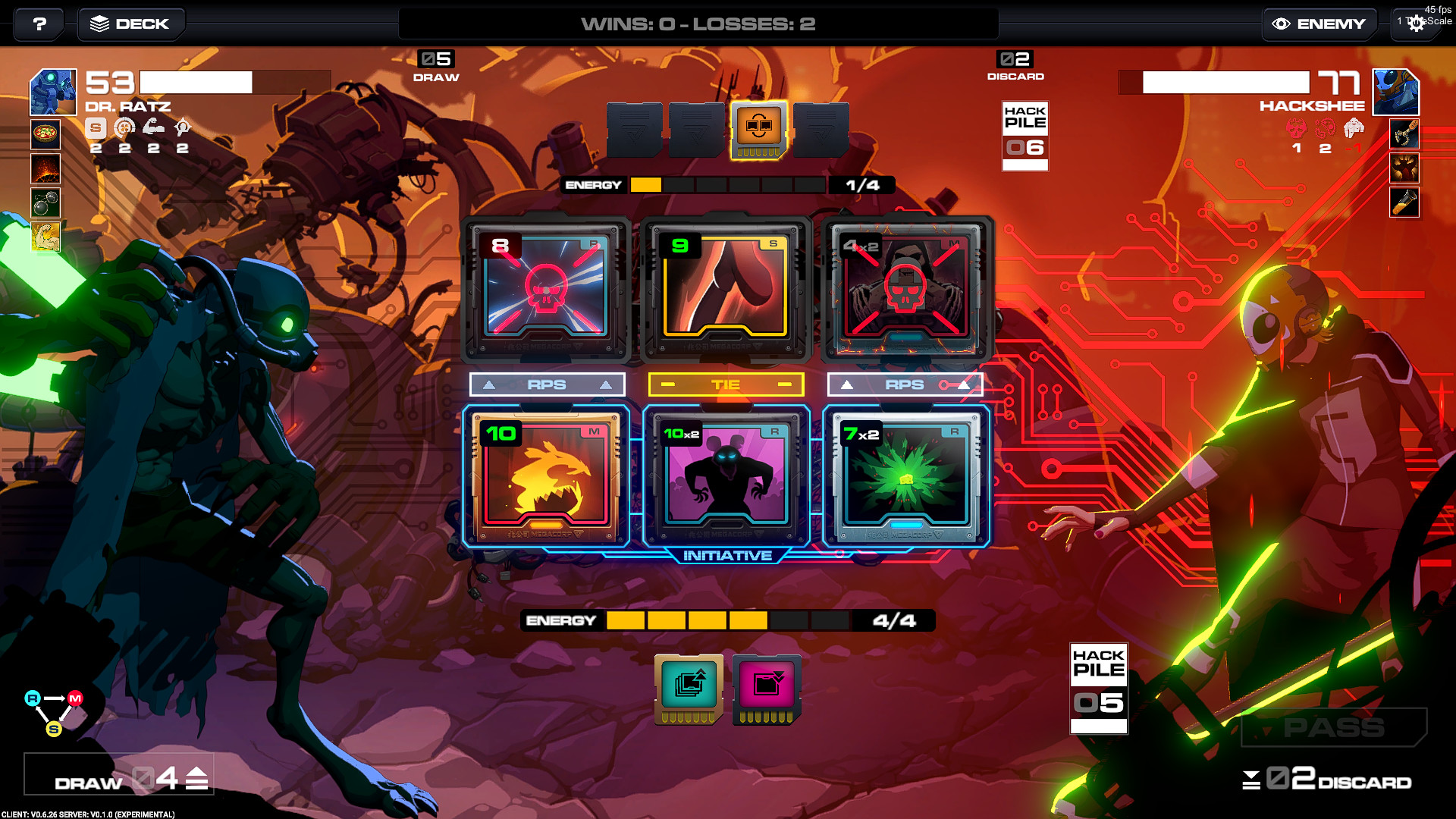This screenshot has height=819, width=1456.
Task: Expand the right RPS lane indicator
Action: tap(905, 384)
